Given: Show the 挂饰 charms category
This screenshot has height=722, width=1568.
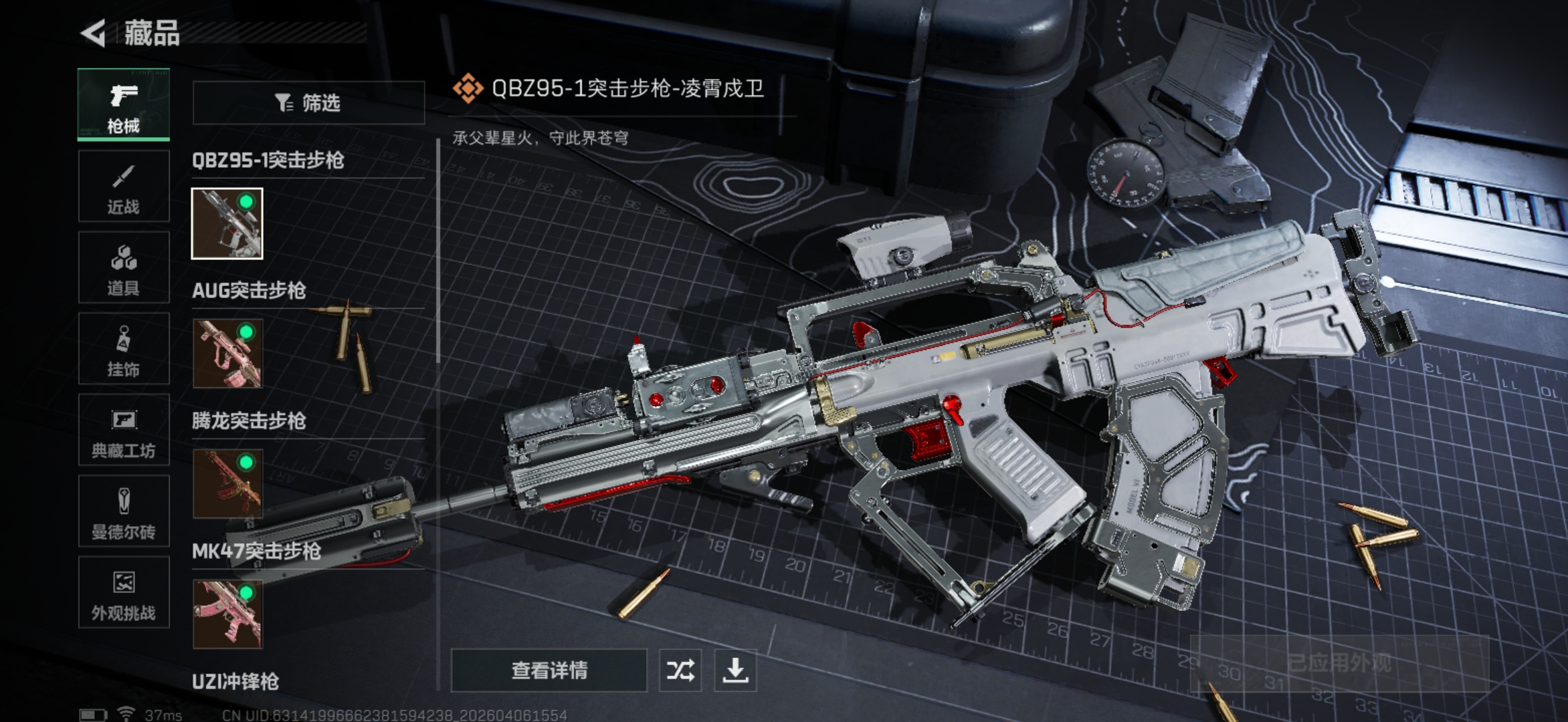Looking at the screenshot, I should [124, 349].
